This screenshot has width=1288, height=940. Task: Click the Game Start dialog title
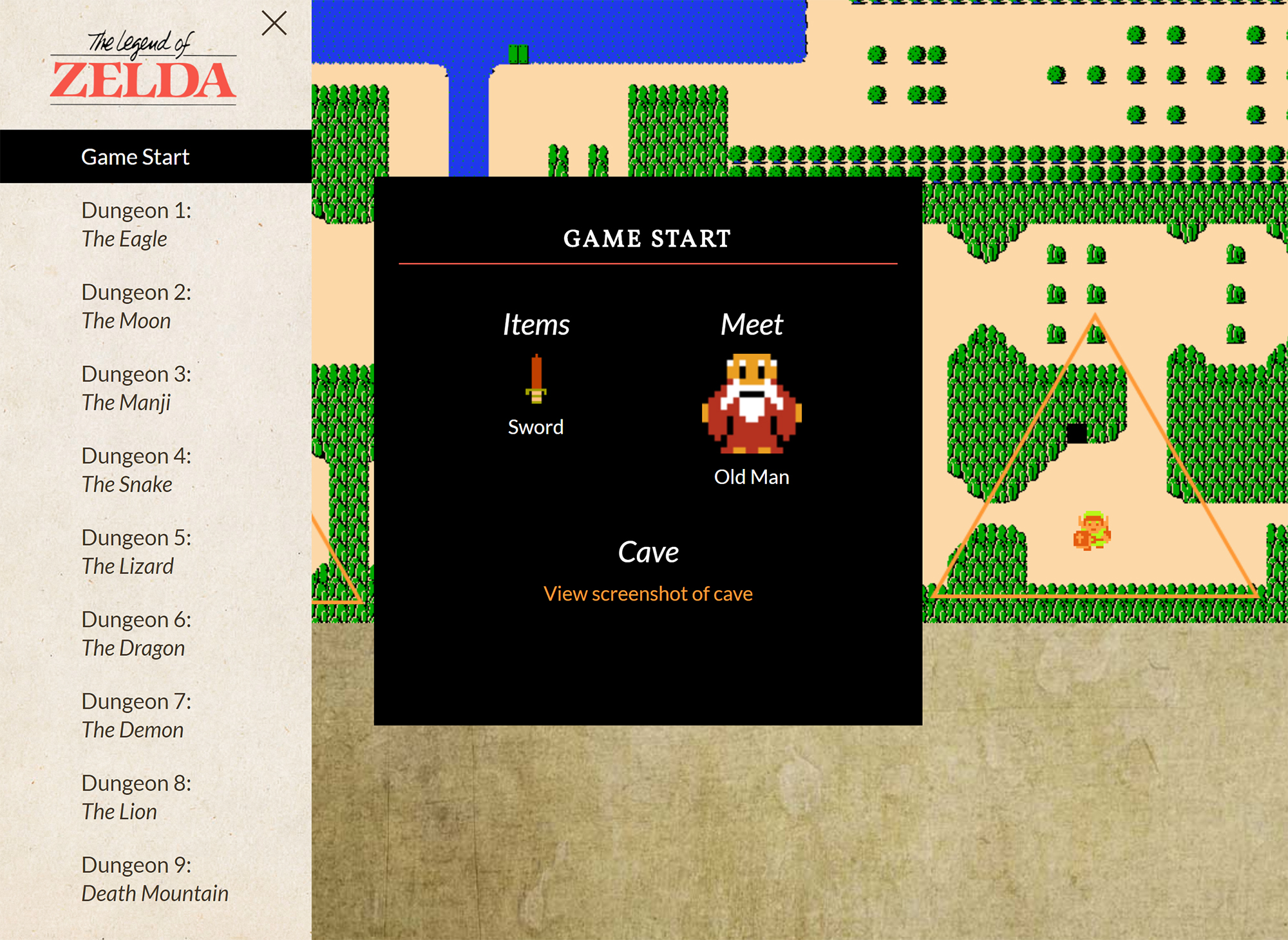coord(647,239)
